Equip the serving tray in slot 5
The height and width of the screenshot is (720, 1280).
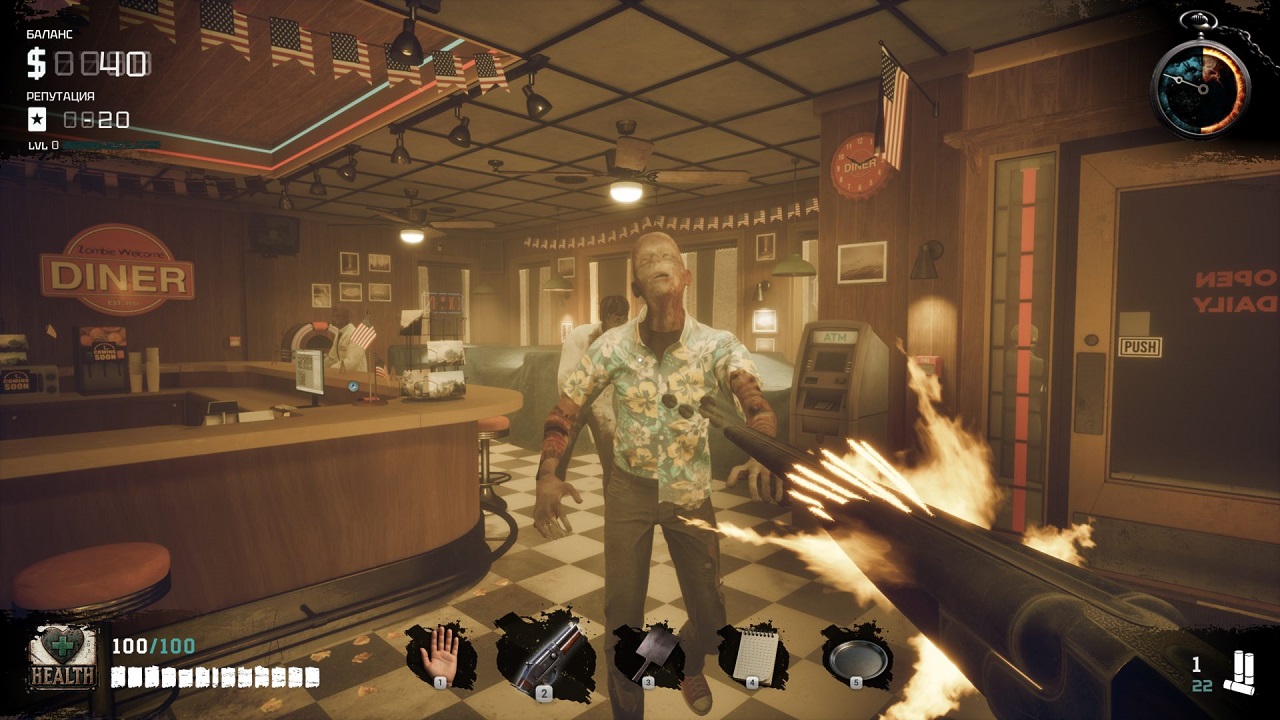click(860, 655)
